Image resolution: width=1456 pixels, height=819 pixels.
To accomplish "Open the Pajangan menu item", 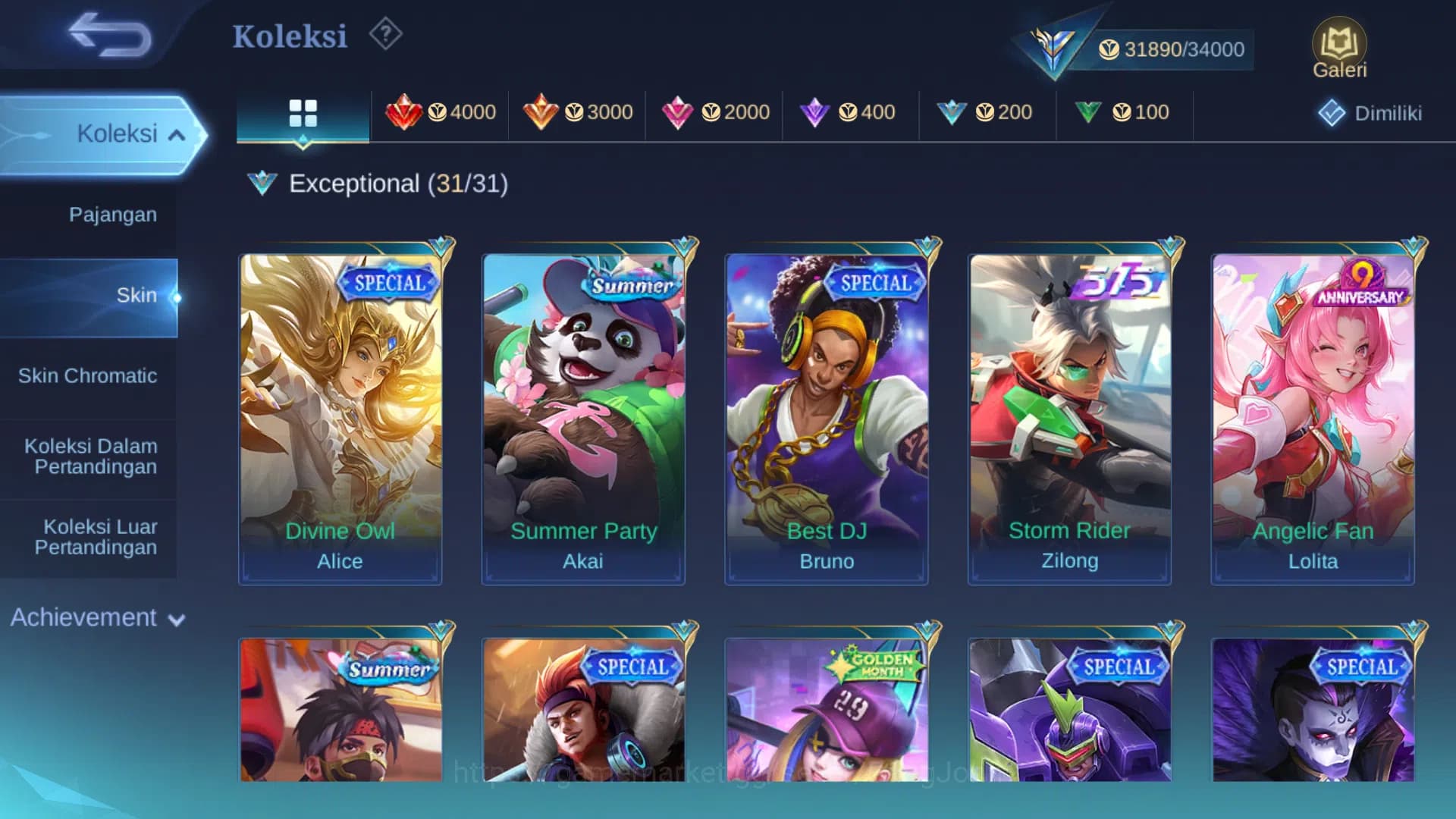I will tap(112, 215).
